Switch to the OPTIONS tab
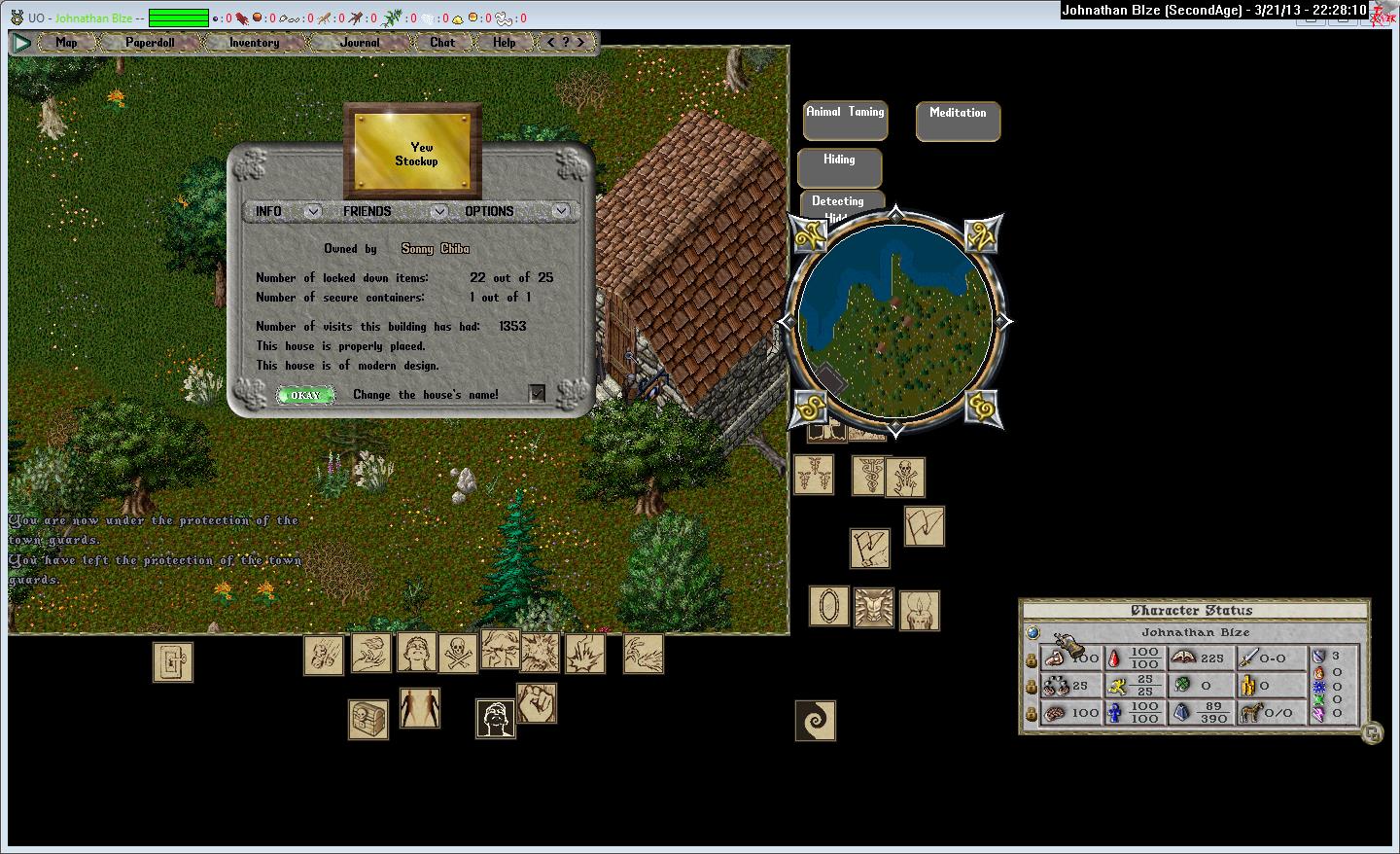 489,211
